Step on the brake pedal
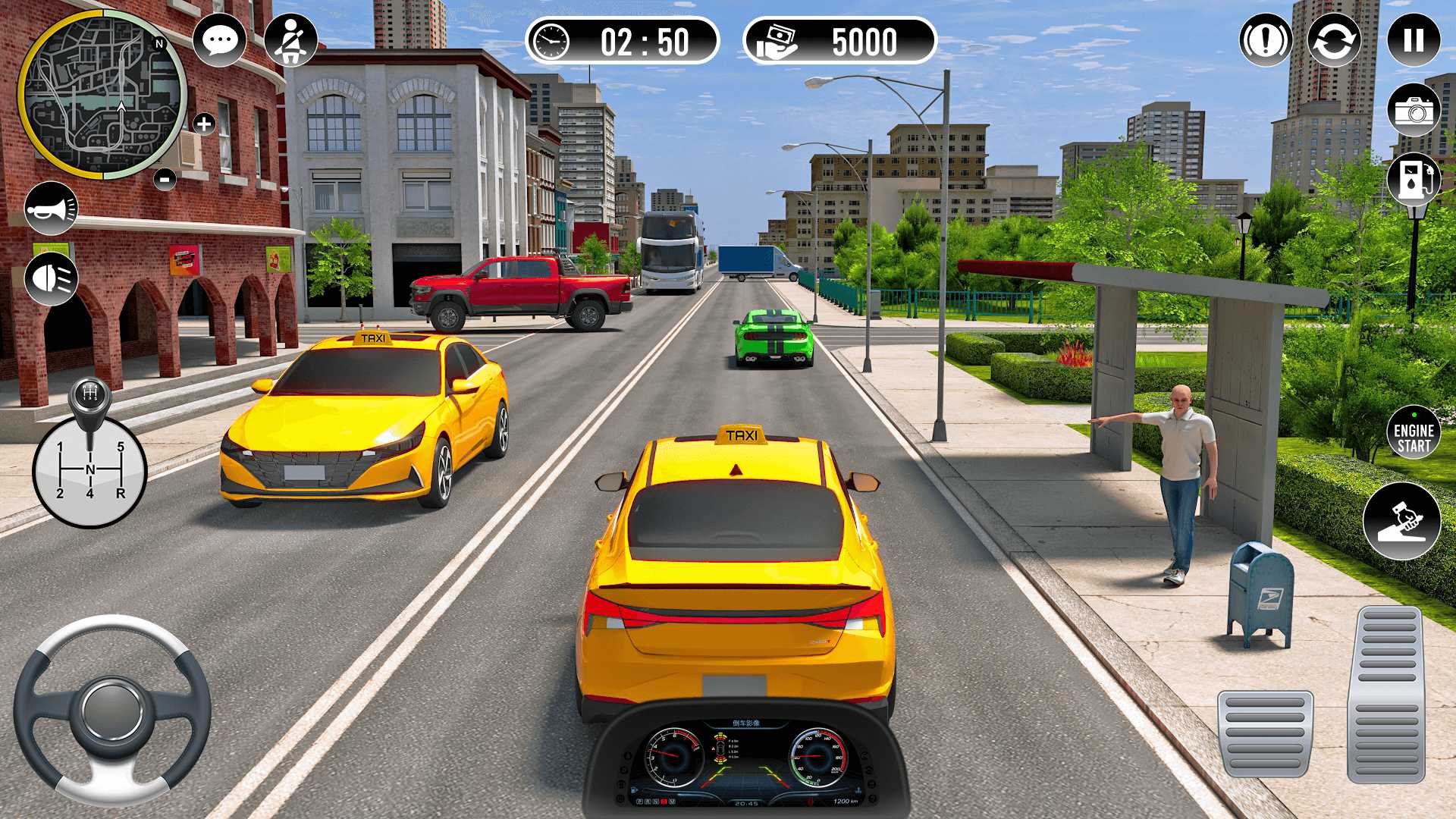This screenshot has width=1456, height=819. click(x=1265, y=733)
